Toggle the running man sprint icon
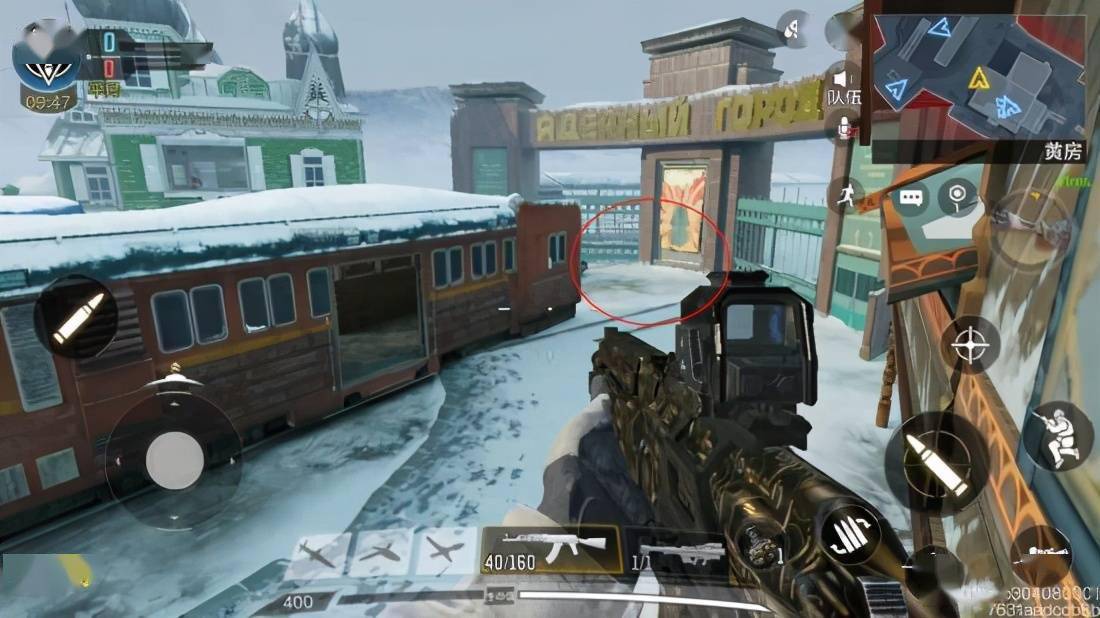This screenshot has width=1100, height=618. pyautogui.click(x=845, y=193)
